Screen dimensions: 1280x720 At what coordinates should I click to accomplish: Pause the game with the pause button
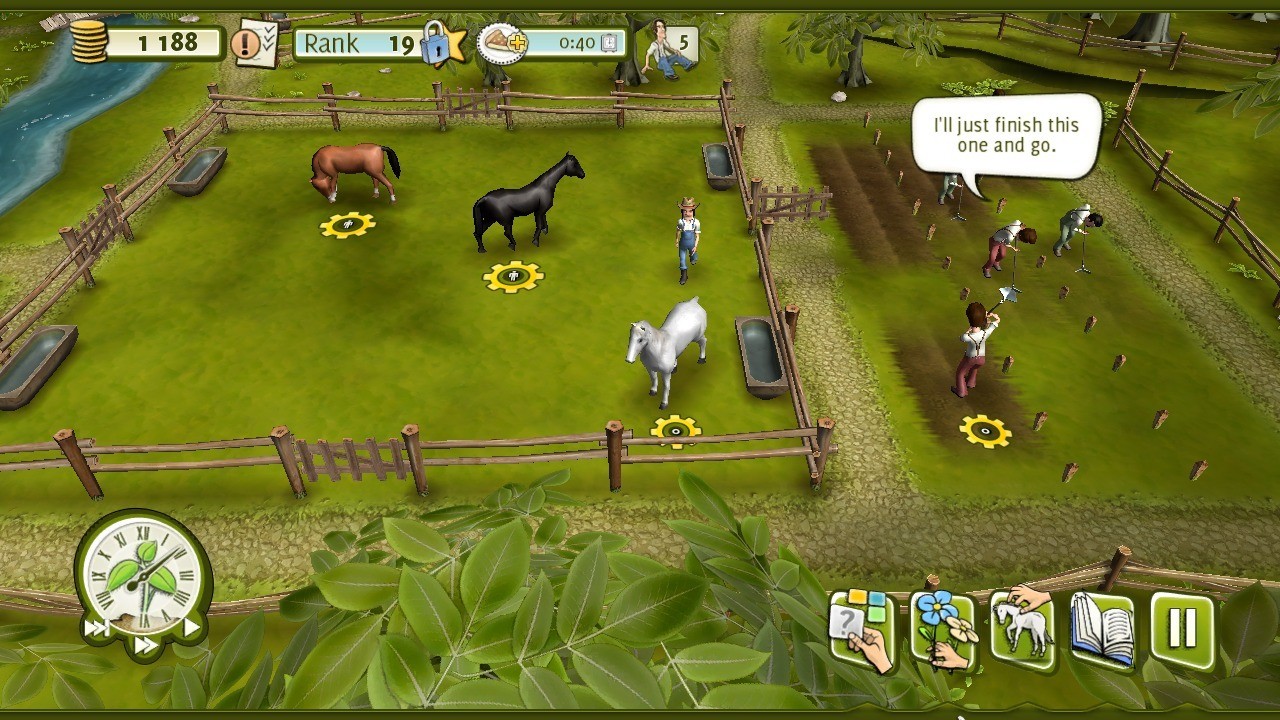(1182, 628)
